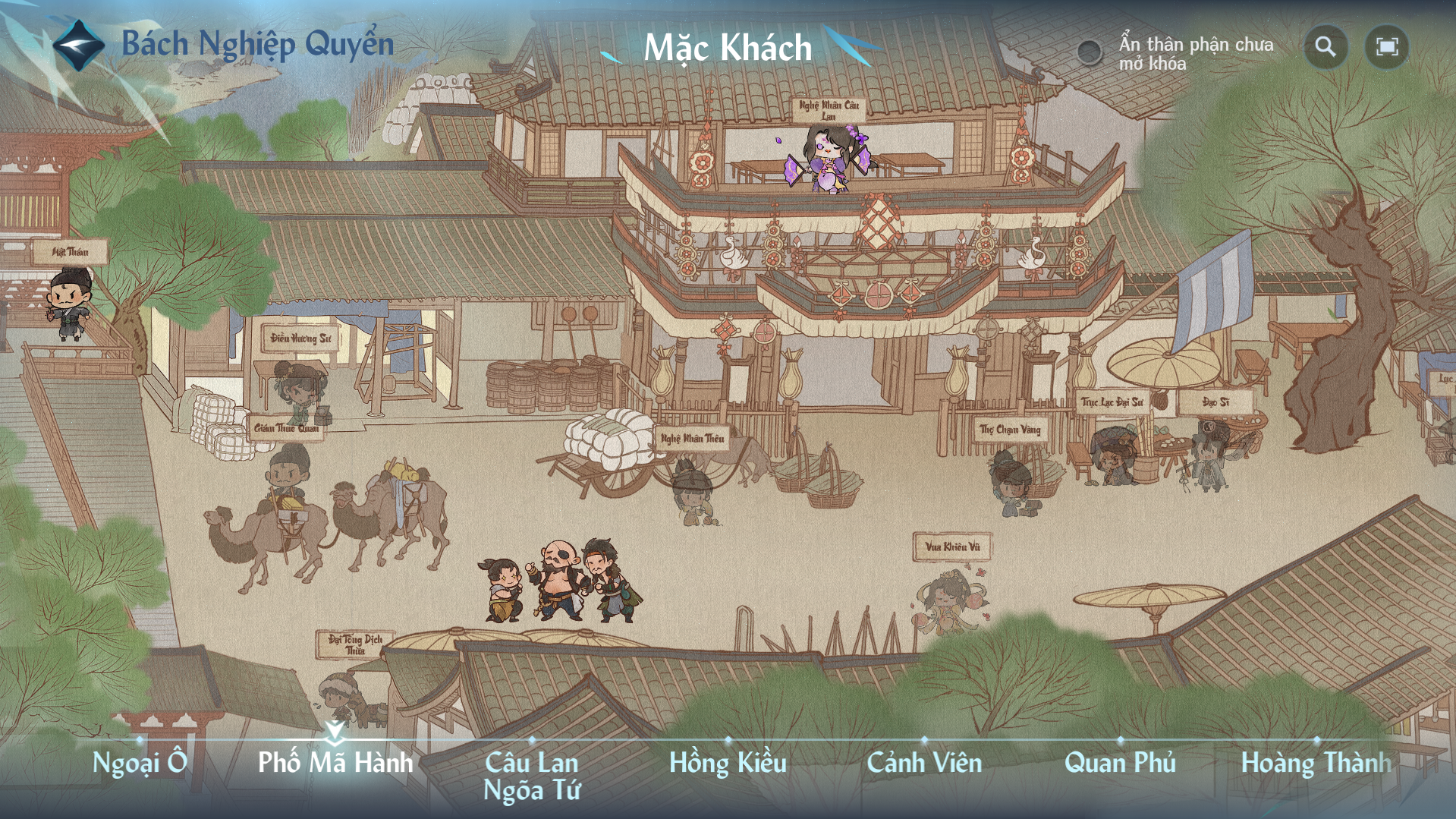Image resolution: width=1456 pixels, height=819 pixels.
Task: Choose the Quan Phủ area tab
Action: pos(1120,762)
